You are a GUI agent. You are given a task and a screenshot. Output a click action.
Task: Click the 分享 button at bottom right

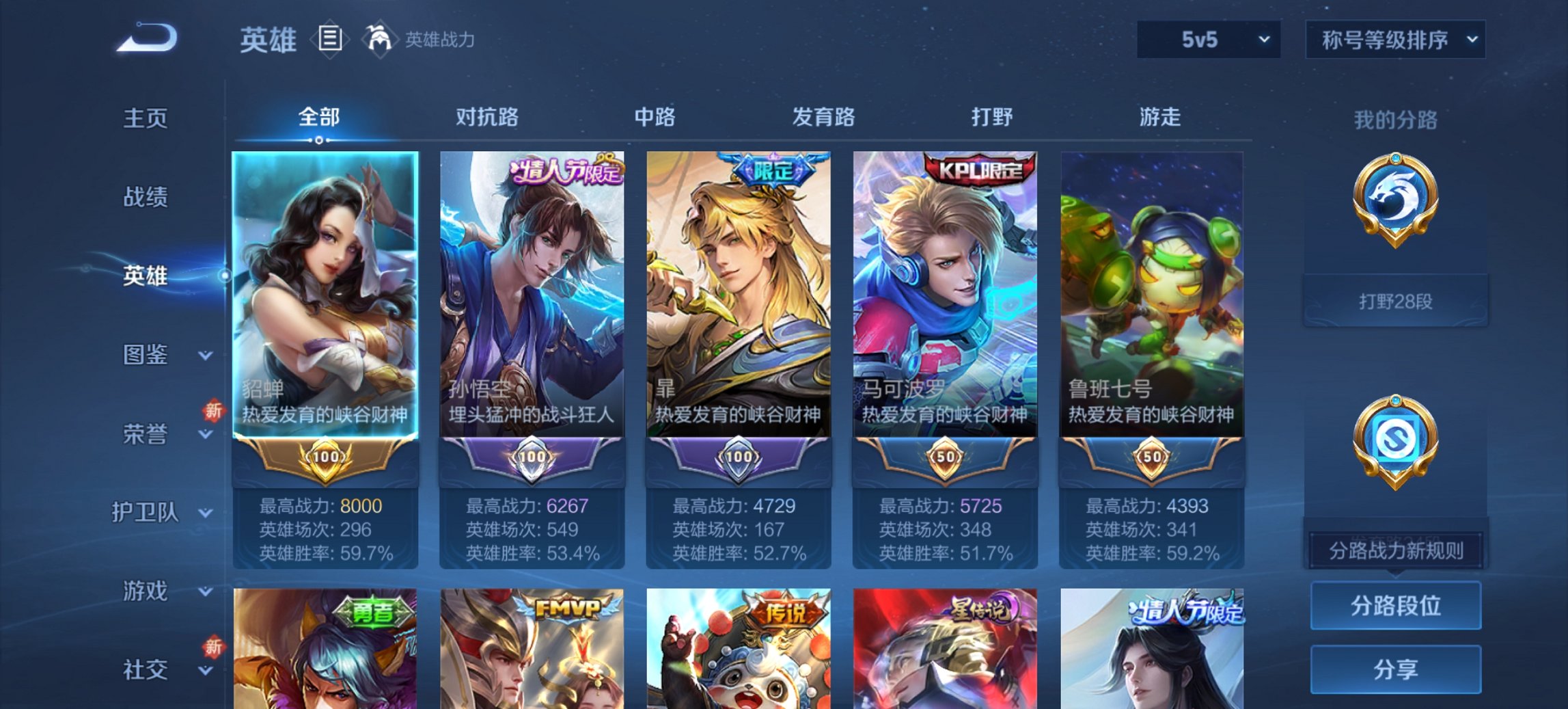point(1395,669)
